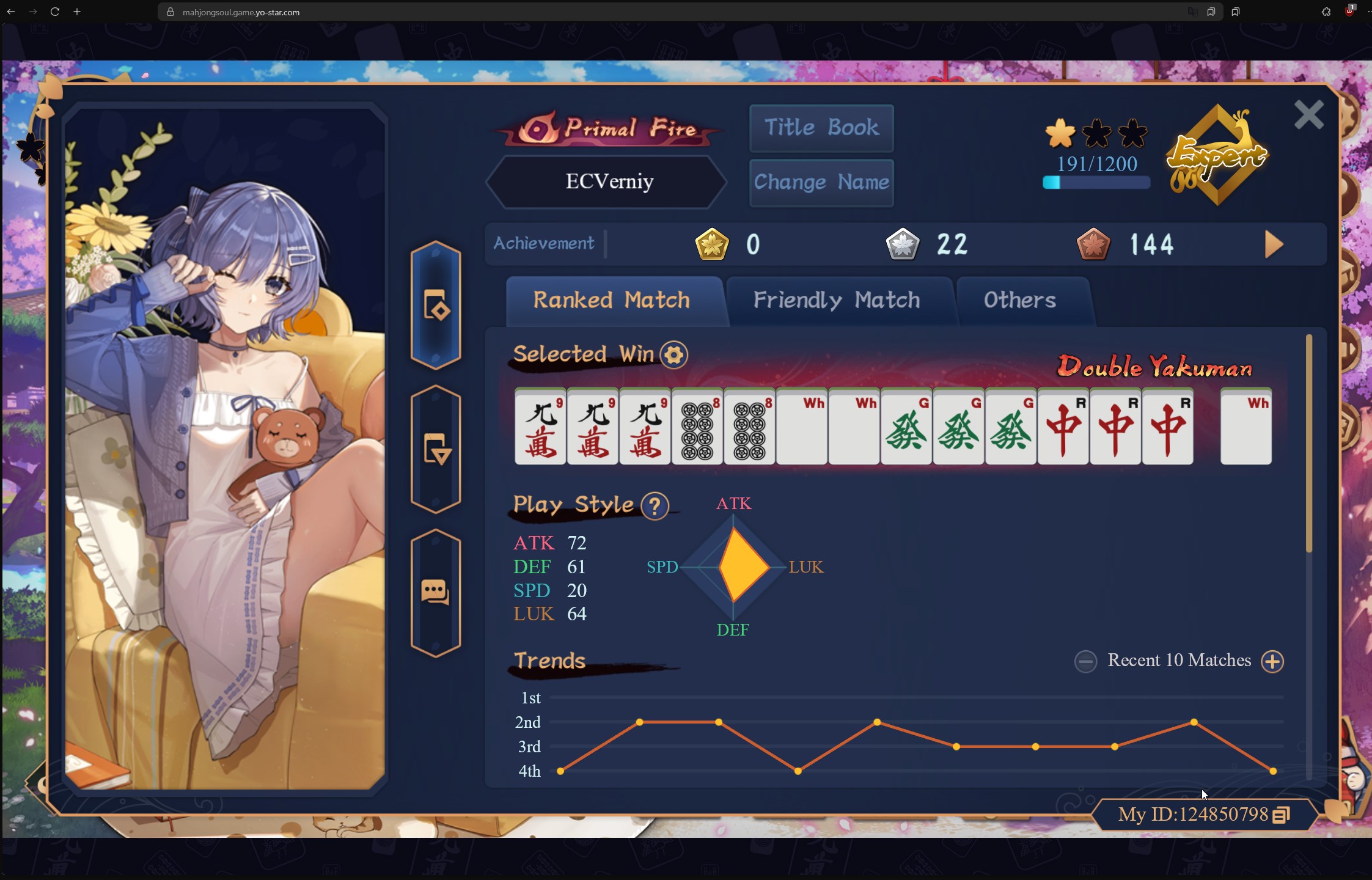
Task: Close the player profile panel
Action: click(x=1308, y=115)
